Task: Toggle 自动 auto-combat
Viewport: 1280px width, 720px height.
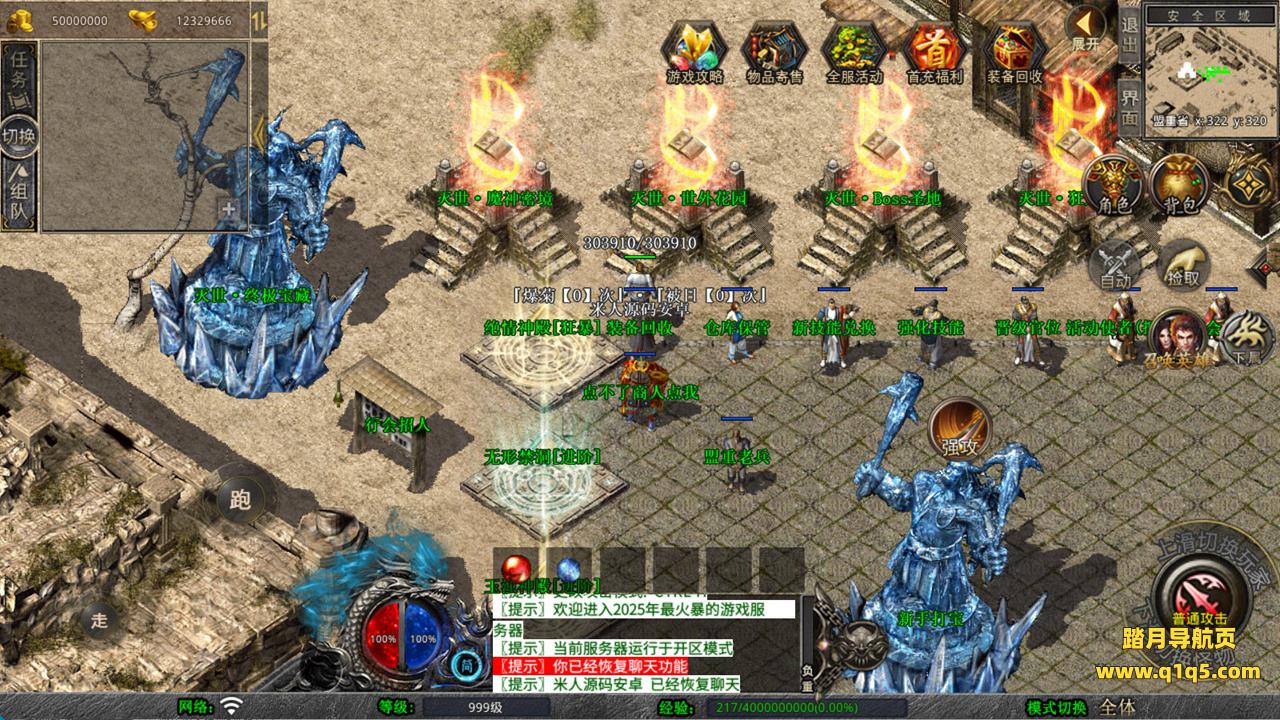Action: (x=1115, y=265)
